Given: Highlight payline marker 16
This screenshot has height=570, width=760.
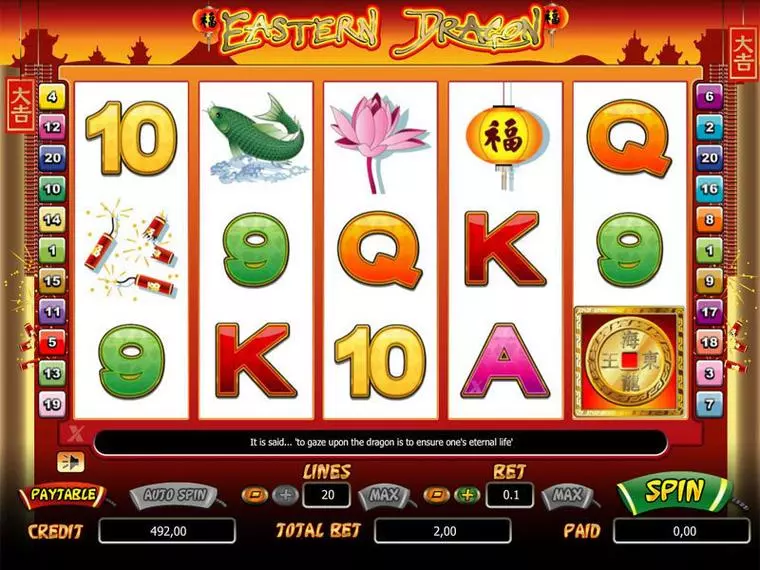Looking at the screenshot, I should tap(709, 188).
